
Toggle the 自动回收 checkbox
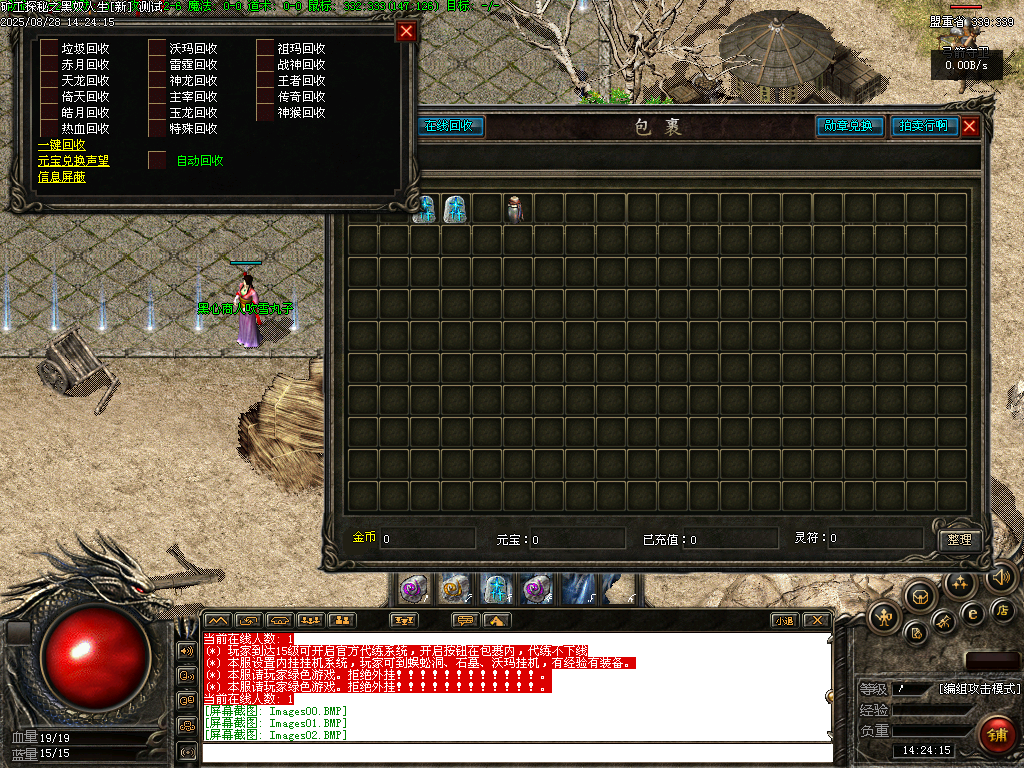(x=156, y=160)
